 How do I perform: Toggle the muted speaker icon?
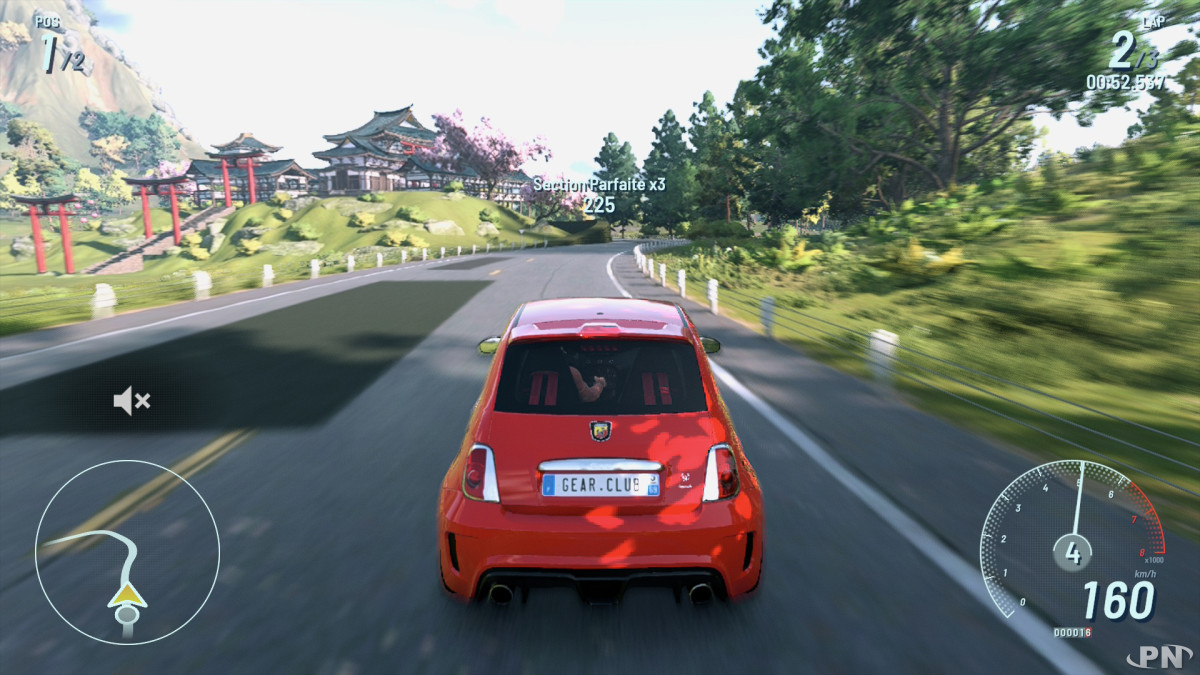tap(131, 402)
